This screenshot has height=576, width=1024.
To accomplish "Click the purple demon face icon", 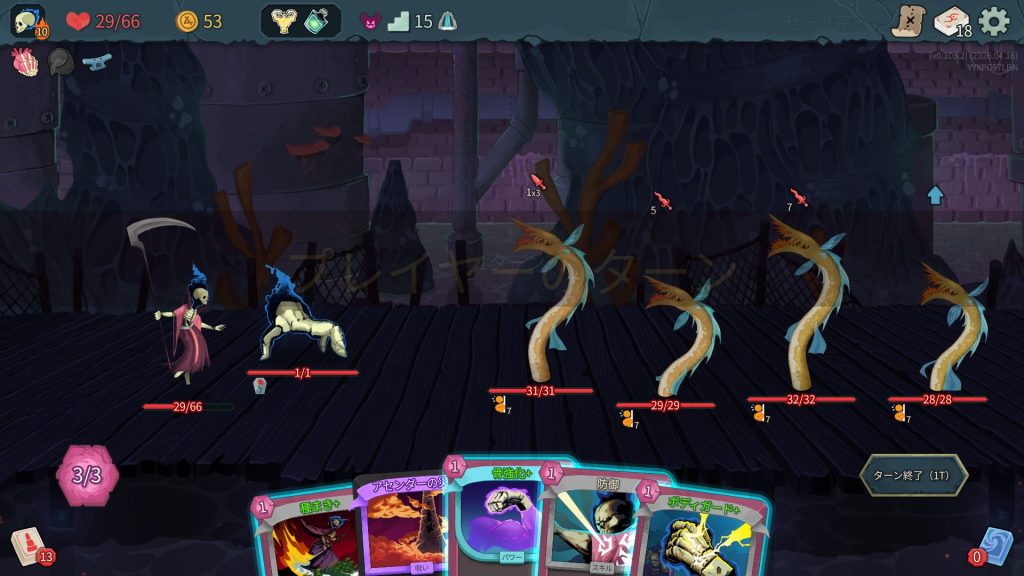I will [x=370, y=21].
